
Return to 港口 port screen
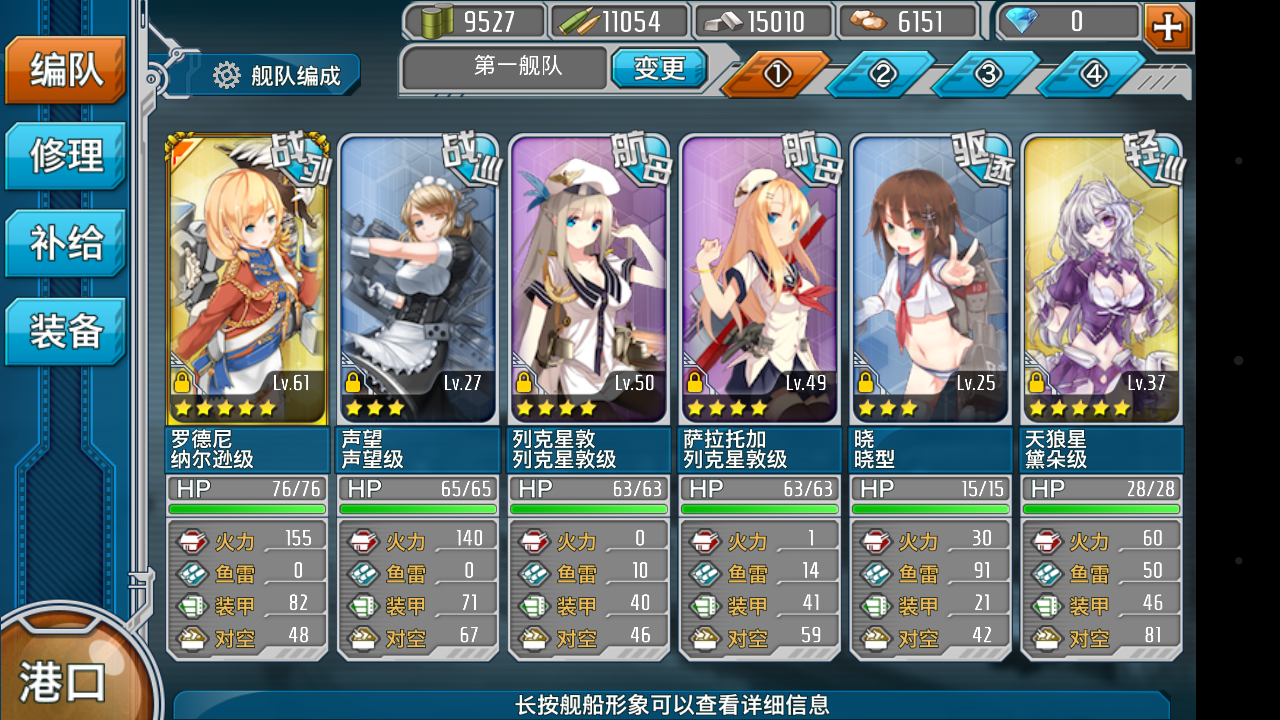[x=62, y=680]
